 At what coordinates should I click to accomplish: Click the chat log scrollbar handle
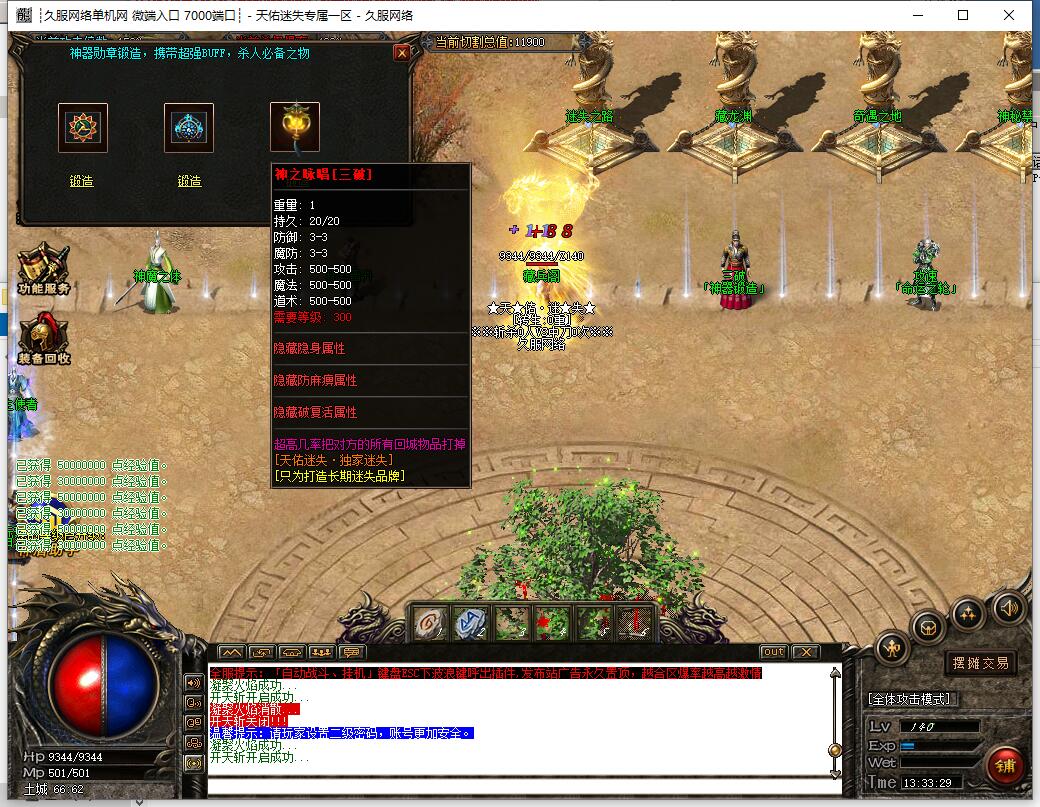tap(835, 750)
